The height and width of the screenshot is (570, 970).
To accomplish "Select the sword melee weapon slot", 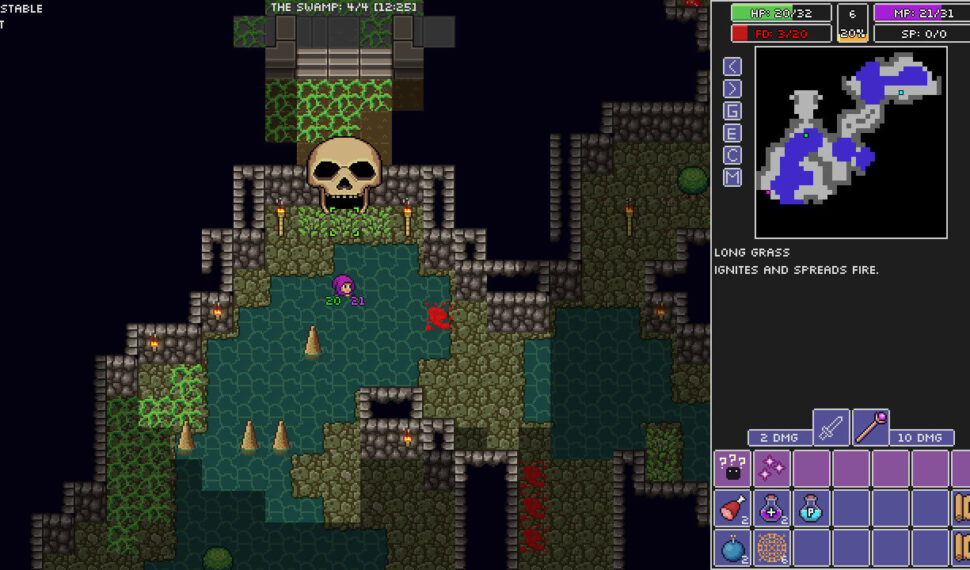I will click(x=831, y=428).
